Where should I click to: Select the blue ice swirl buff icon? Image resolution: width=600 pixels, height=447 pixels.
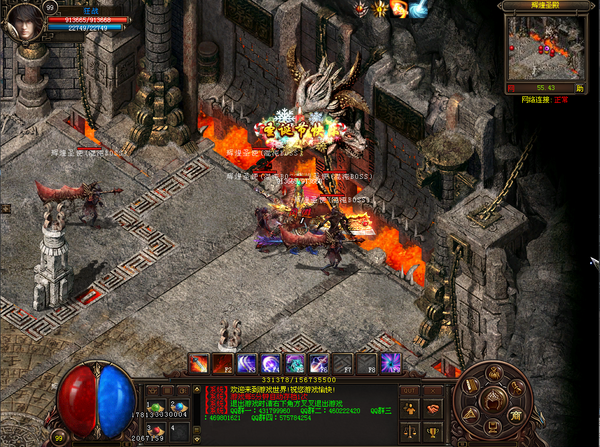pyautogui.click(x=419, y=9)
